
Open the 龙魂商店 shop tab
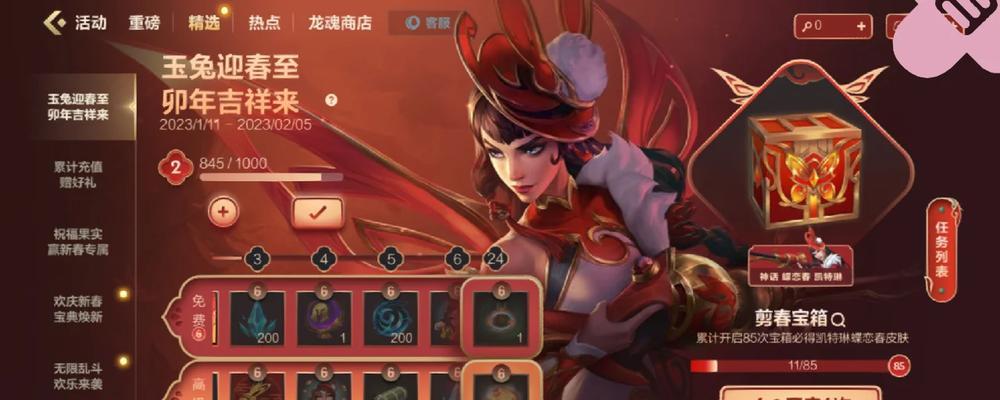tap(340, 23)
